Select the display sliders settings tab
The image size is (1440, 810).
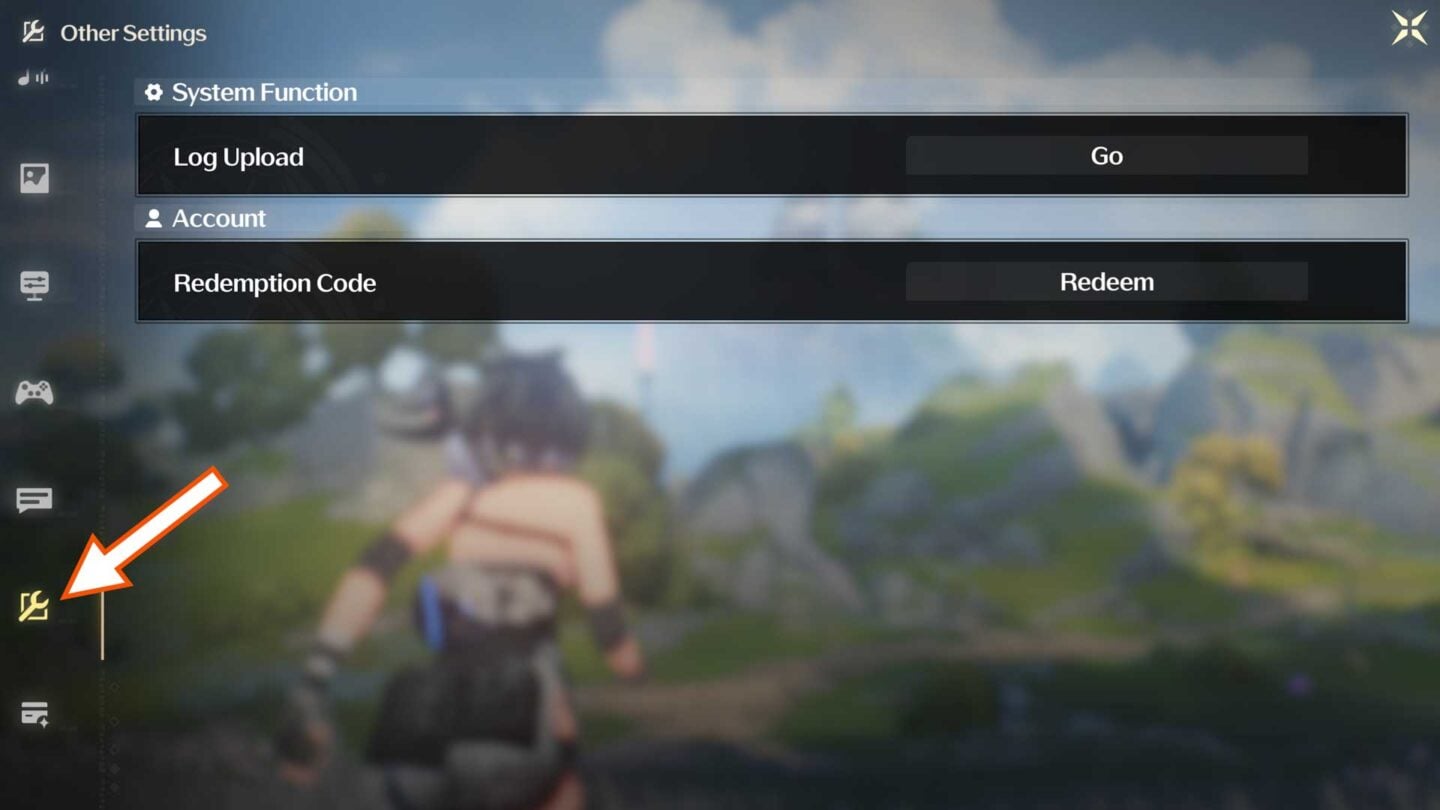pos(34,285)
